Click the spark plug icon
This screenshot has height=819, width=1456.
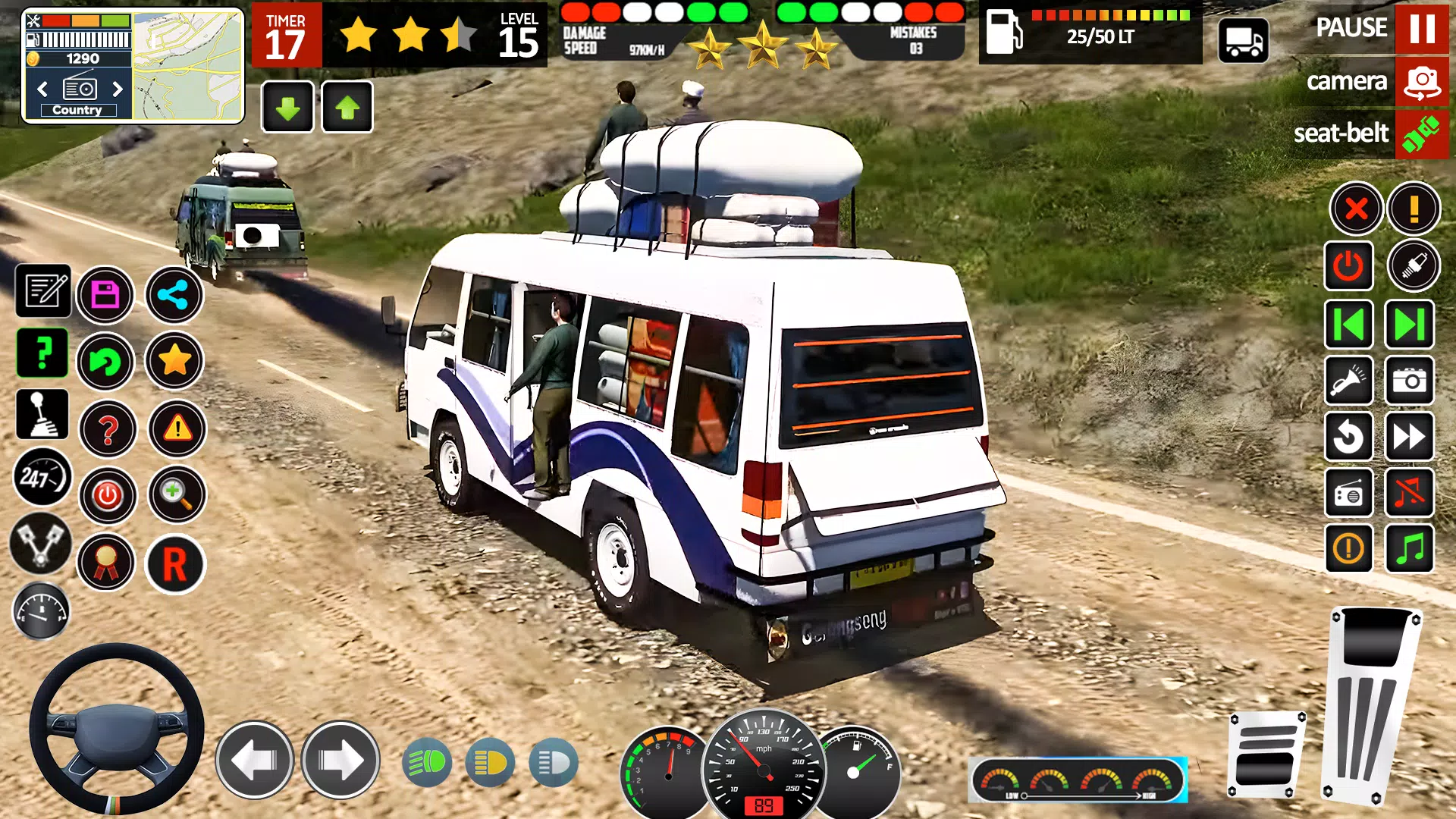click(1410, 265)
